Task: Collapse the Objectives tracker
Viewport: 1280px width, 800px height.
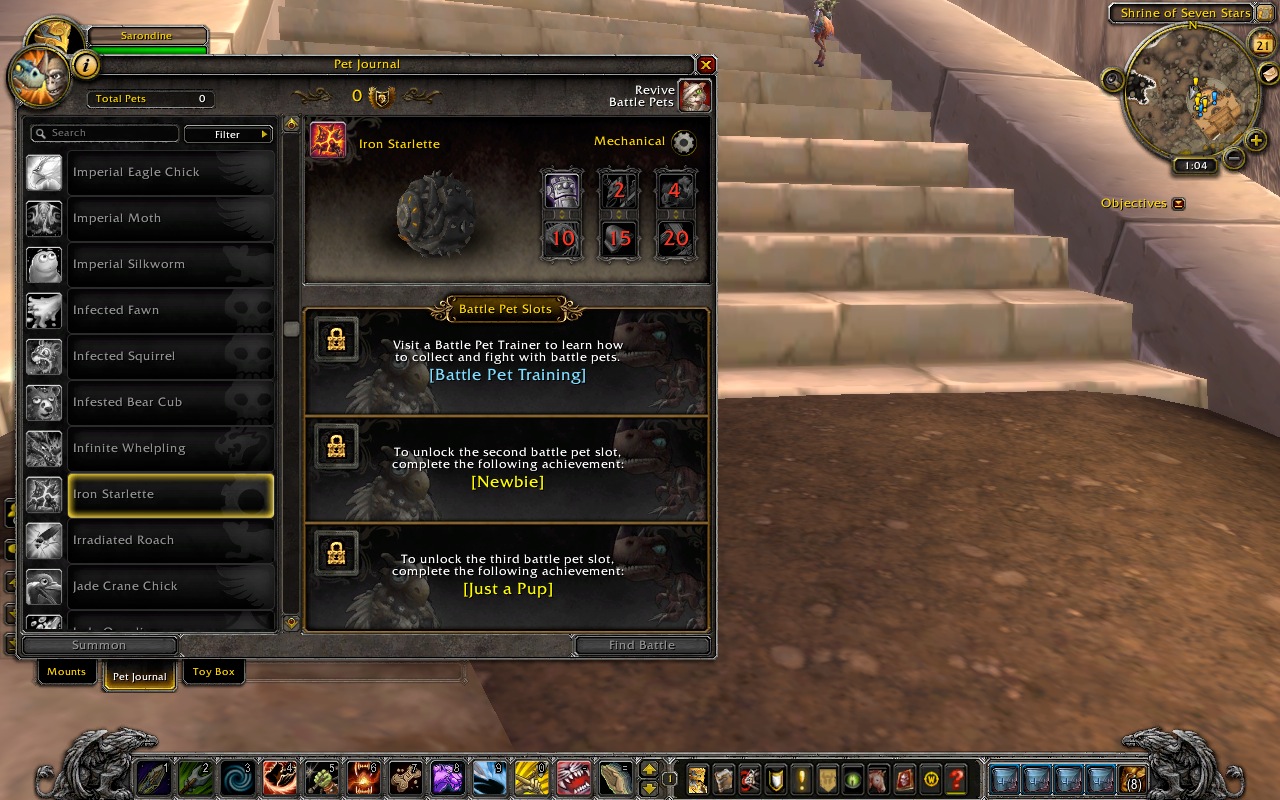Action: click(1178, 203)
